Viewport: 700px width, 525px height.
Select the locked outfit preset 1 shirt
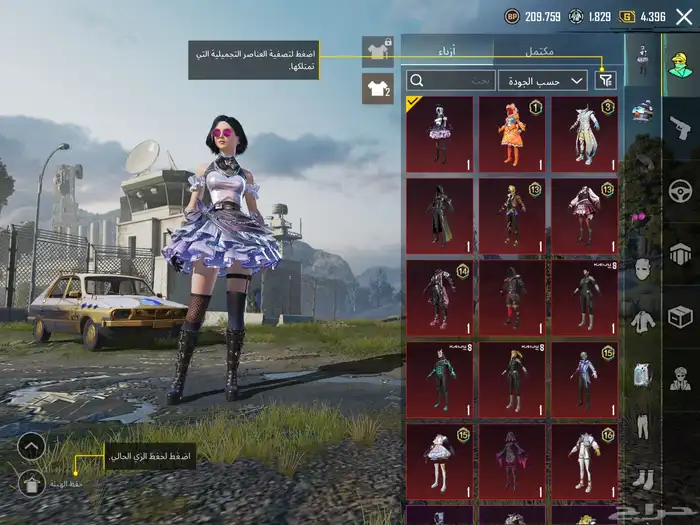point(377,48)
